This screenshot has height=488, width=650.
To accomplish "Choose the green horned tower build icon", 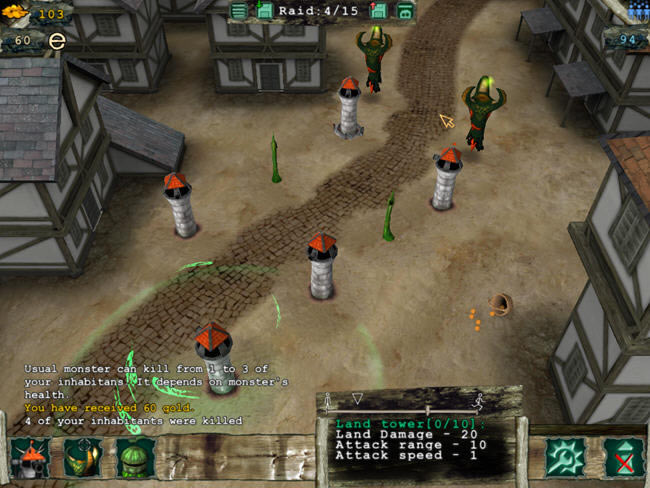I will pyautogui.click(x=83, y=458).
